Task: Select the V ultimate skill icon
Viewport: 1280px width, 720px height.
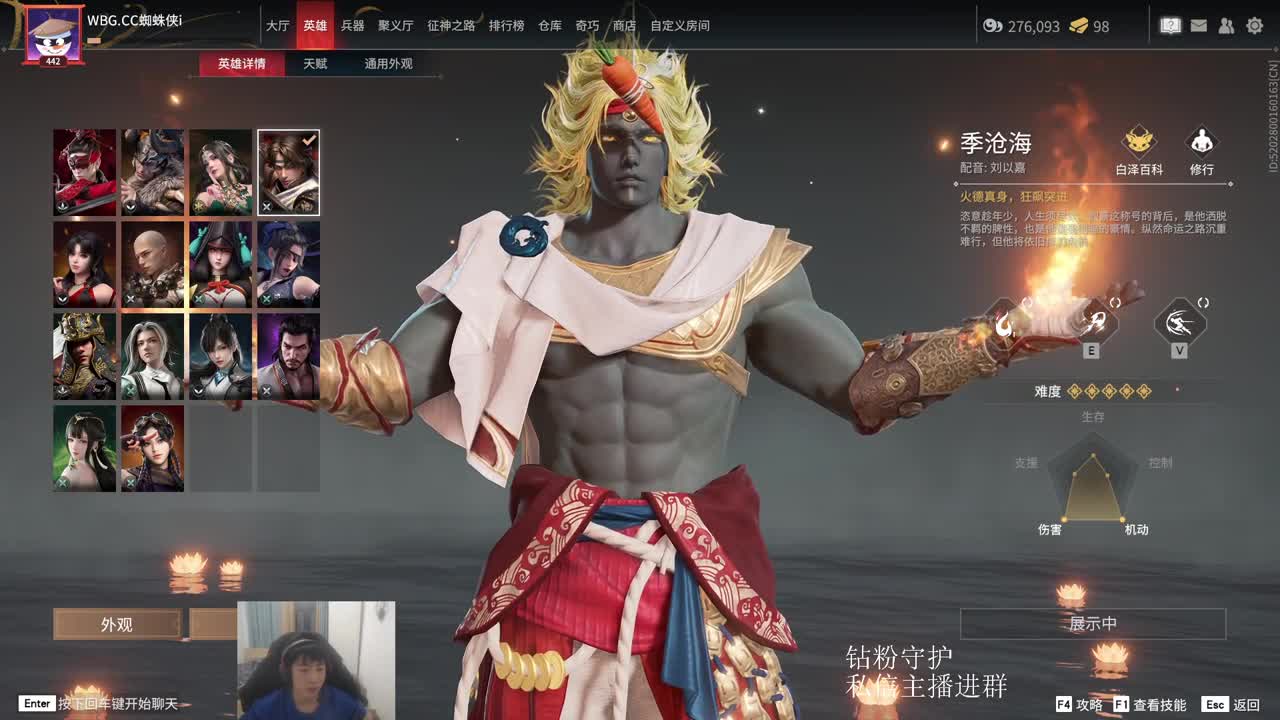Action: [x=1180, y=322]
